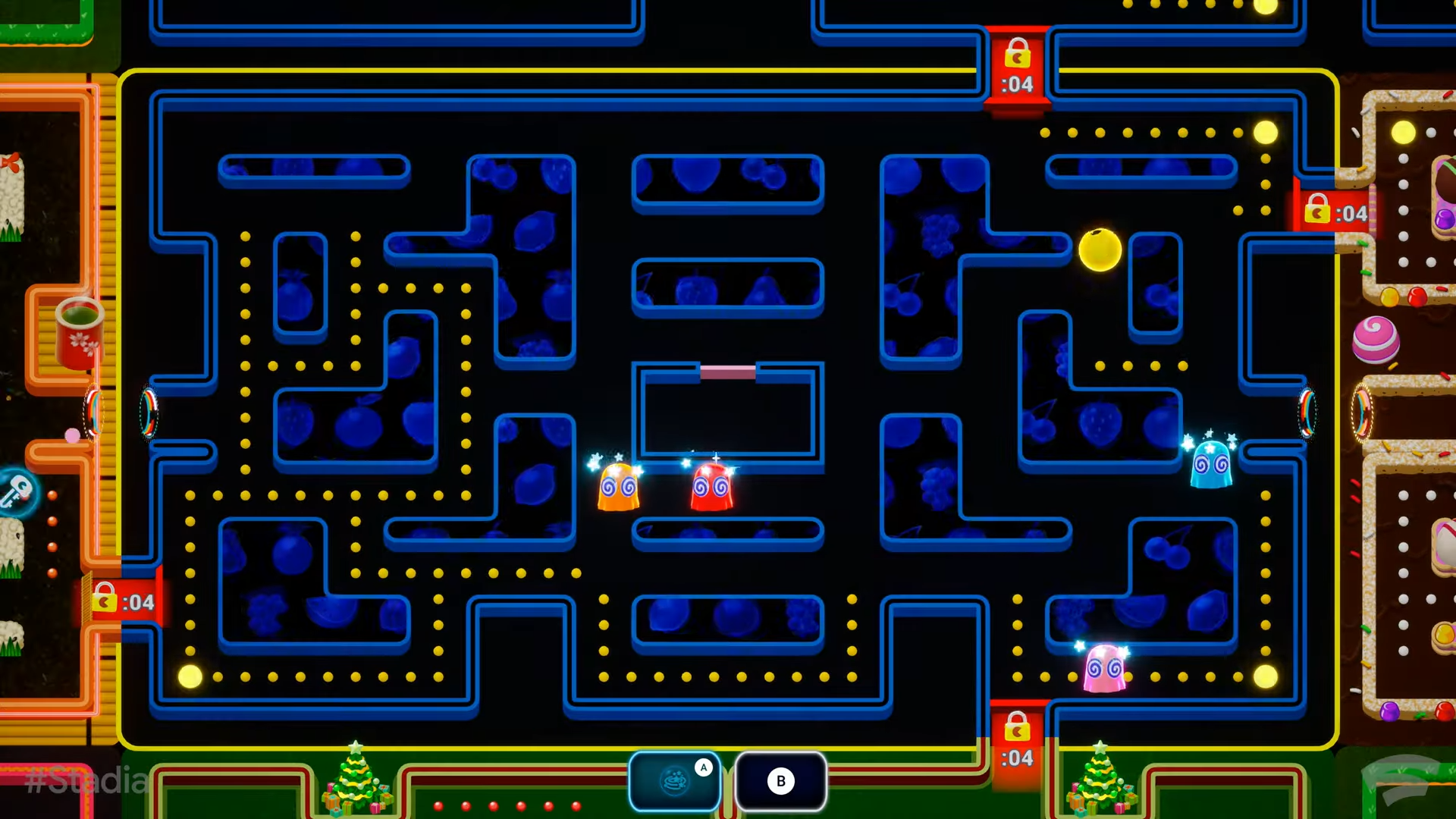
Task: Select the swirling item icon in the A button slot
Action: pyautogui.click(x=673, y=780)
